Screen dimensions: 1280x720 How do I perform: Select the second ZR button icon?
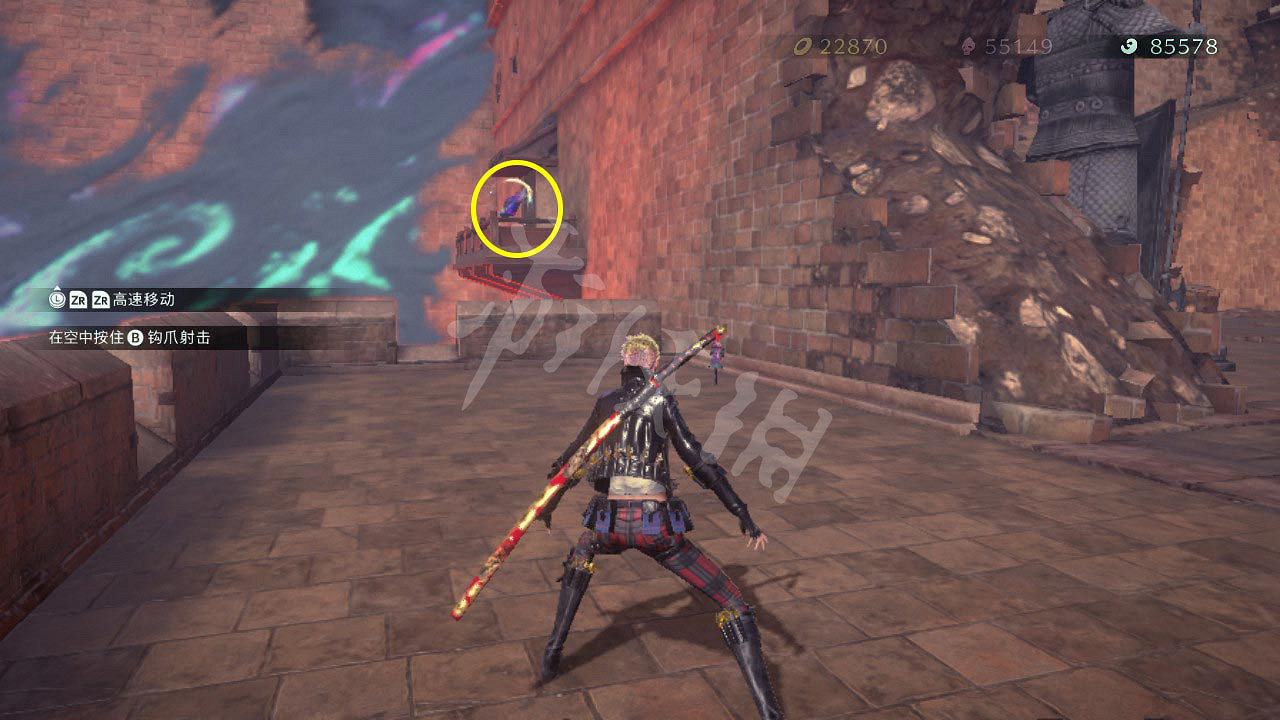100,299
